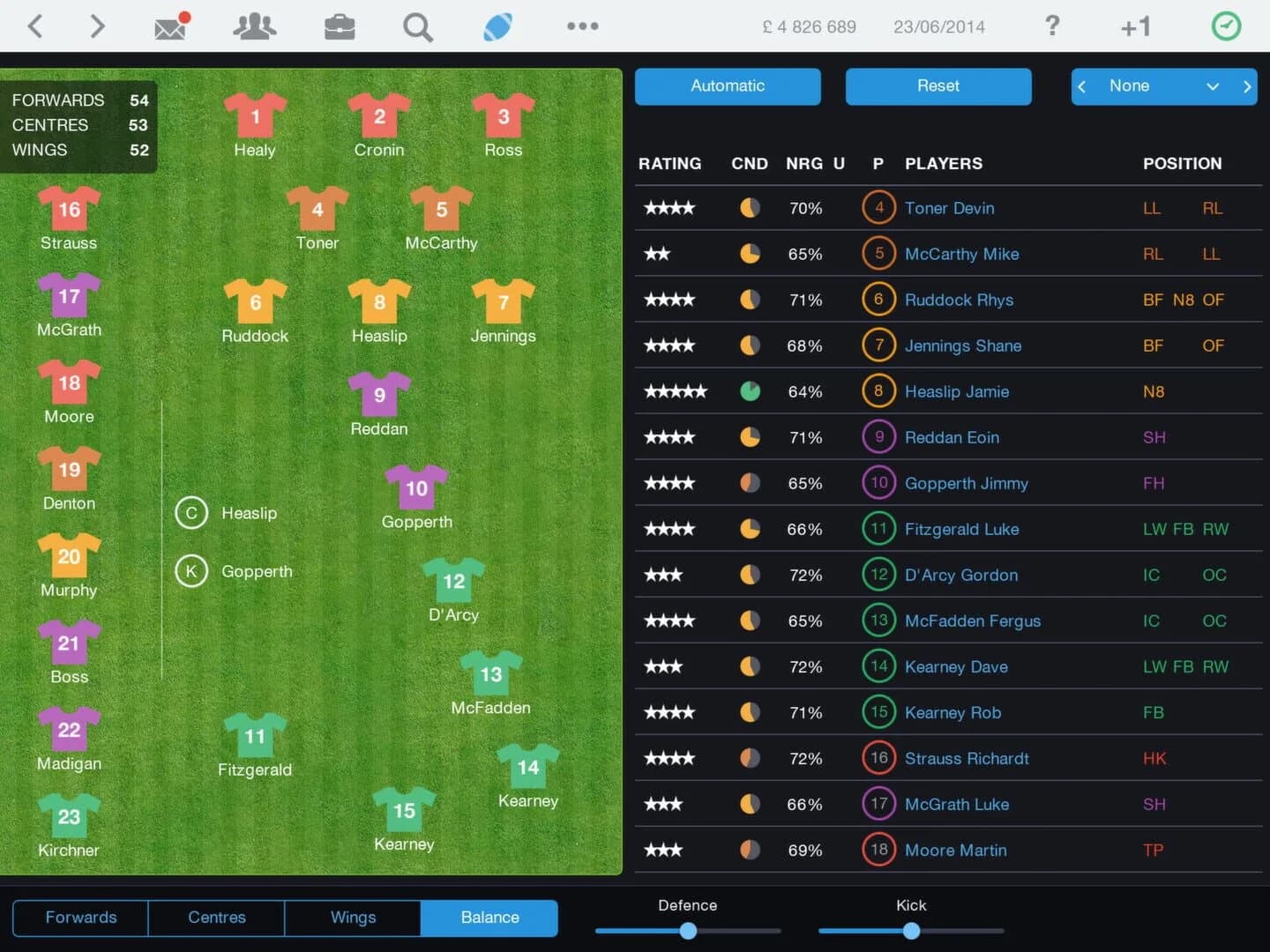Tap the green clock confirm icon

1226,26
